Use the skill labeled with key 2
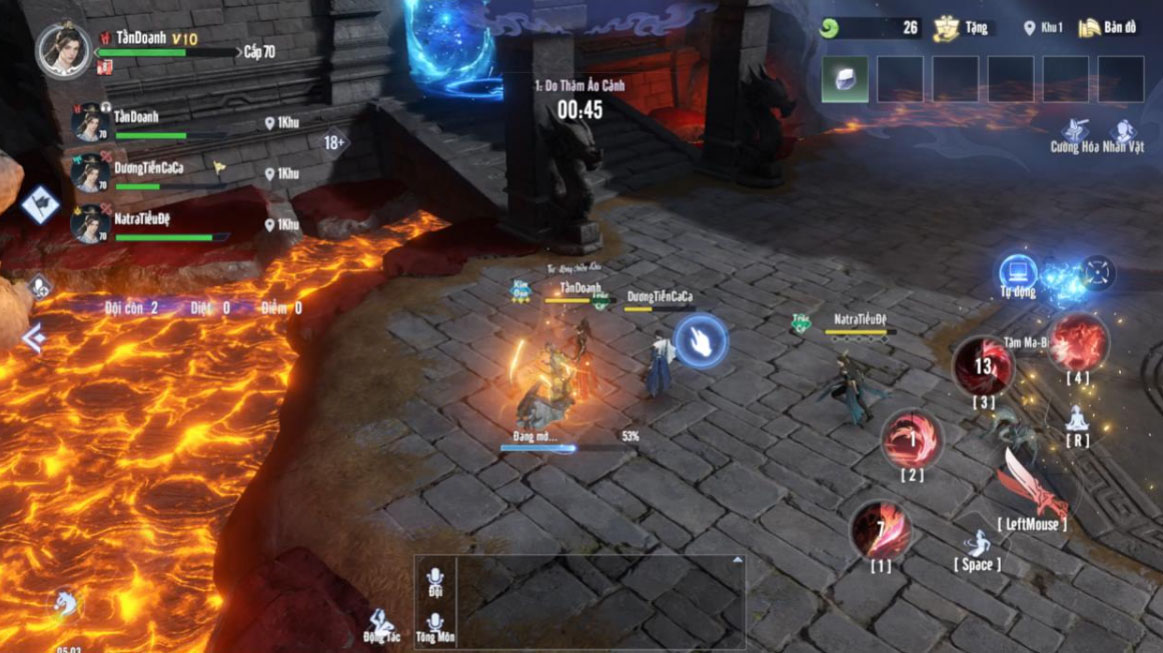The height and width of the screenshot is (653, 1163). coord(911,439)
